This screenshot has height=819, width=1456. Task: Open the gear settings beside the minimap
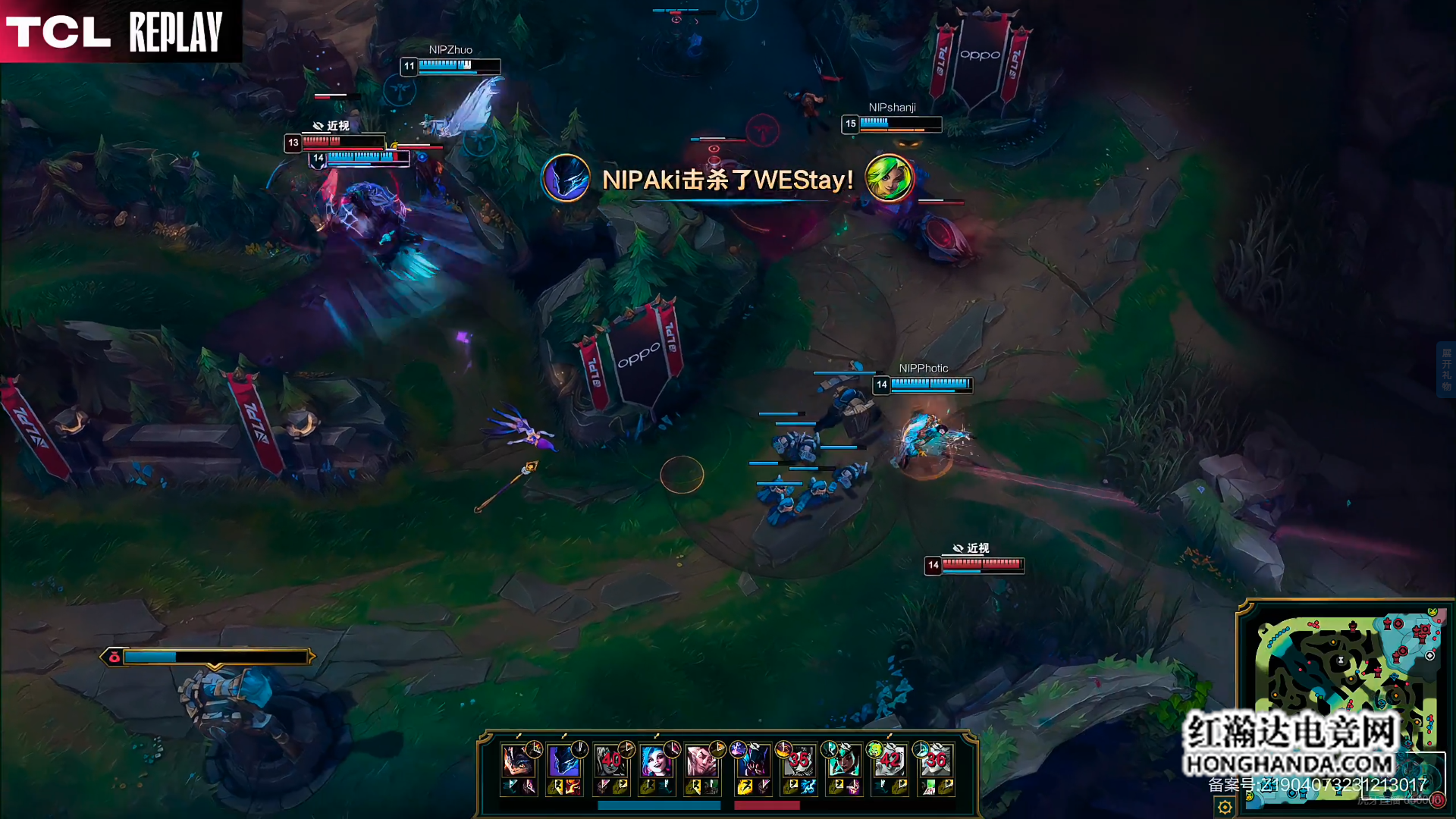(x=1225, y=807)
